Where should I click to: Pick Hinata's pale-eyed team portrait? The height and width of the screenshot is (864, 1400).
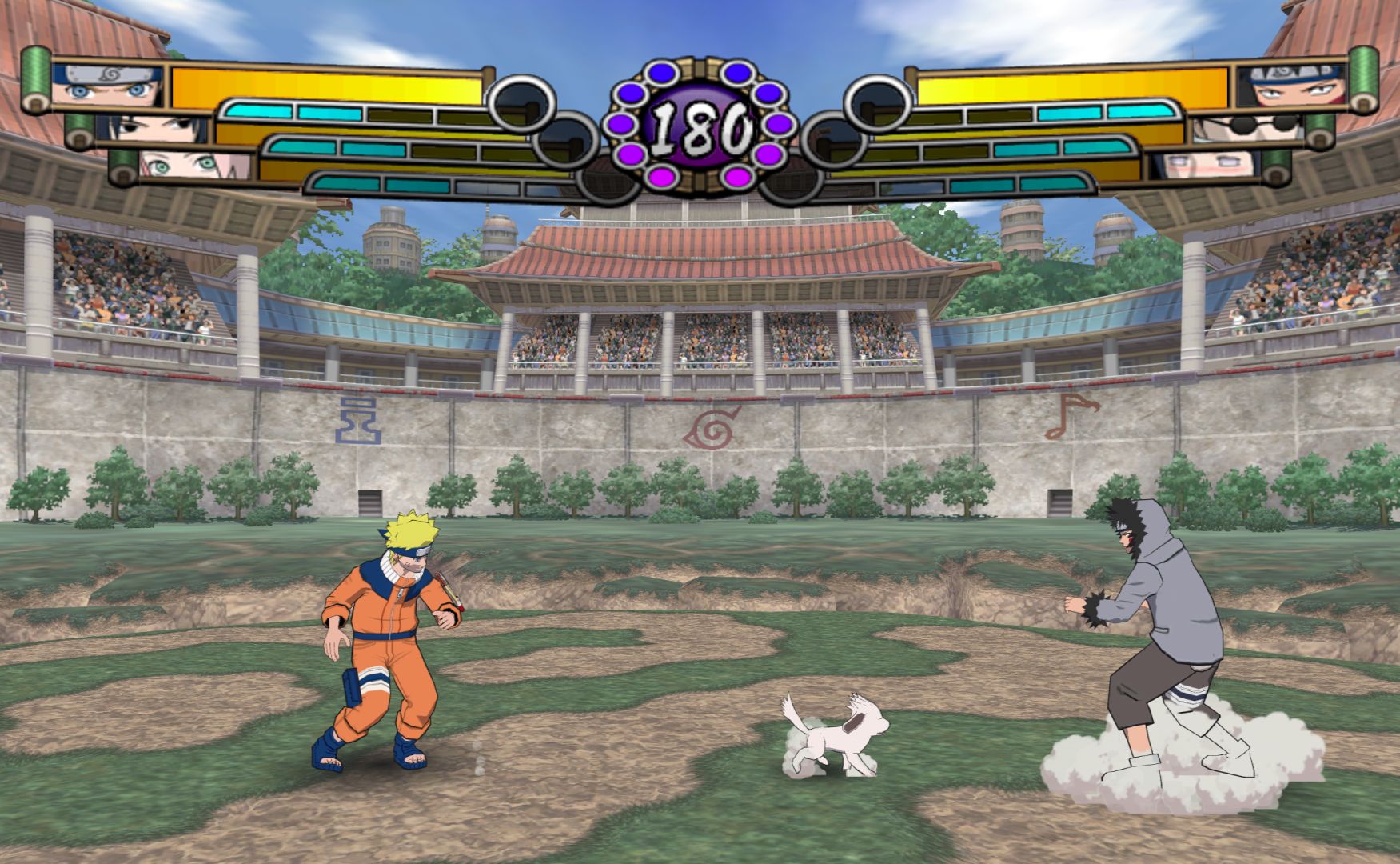point(1203,166)
